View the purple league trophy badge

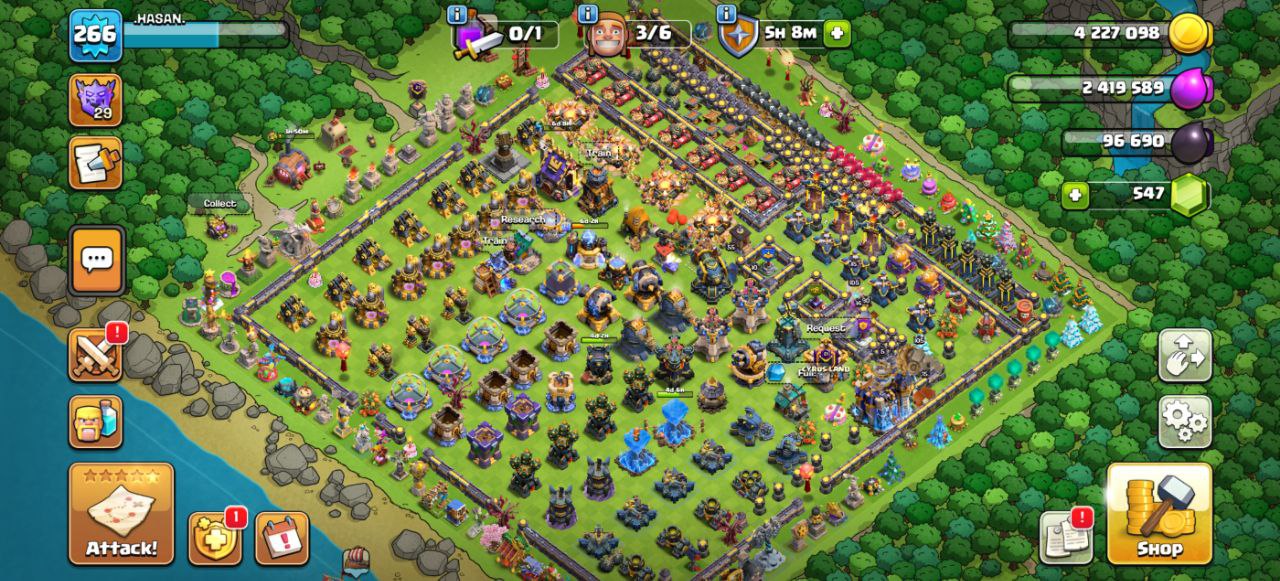pyautogui.click(x=95, y=100)
